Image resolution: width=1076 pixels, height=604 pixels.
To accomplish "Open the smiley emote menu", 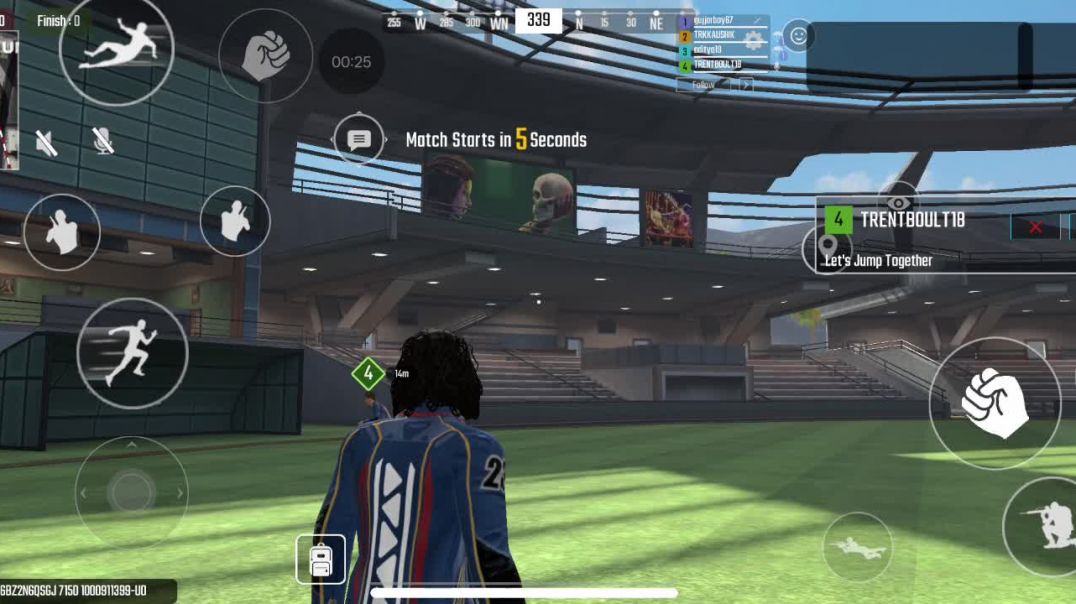I will click(x=798, y=36).
